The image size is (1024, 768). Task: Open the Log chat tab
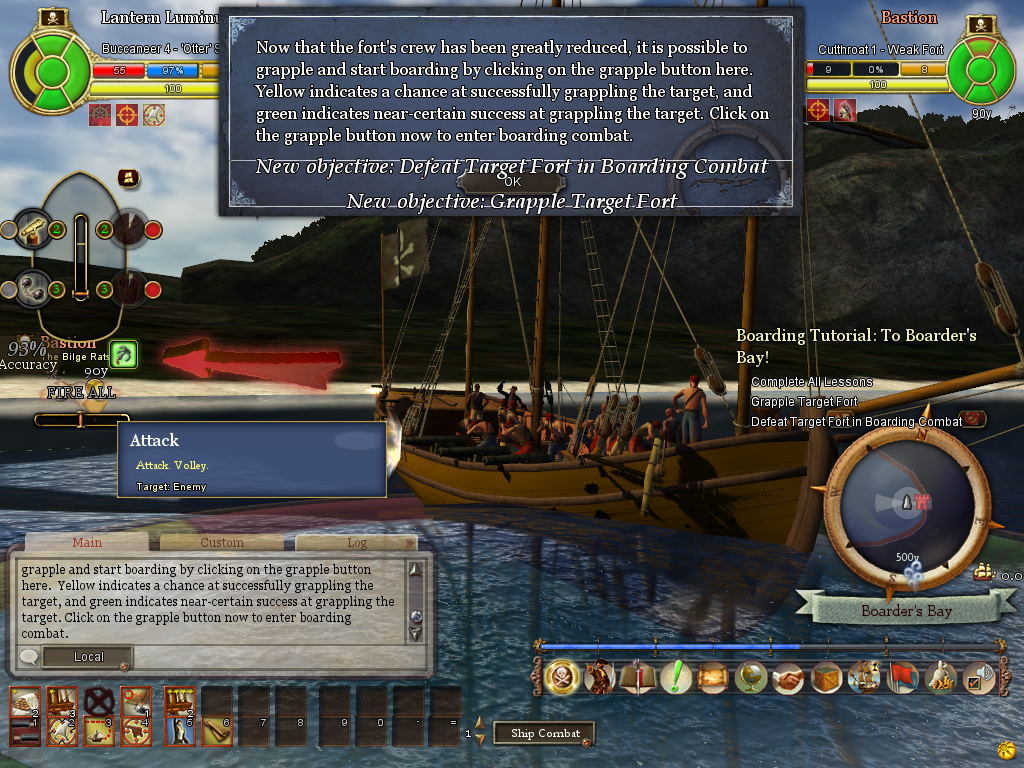[x=356, y=542]
